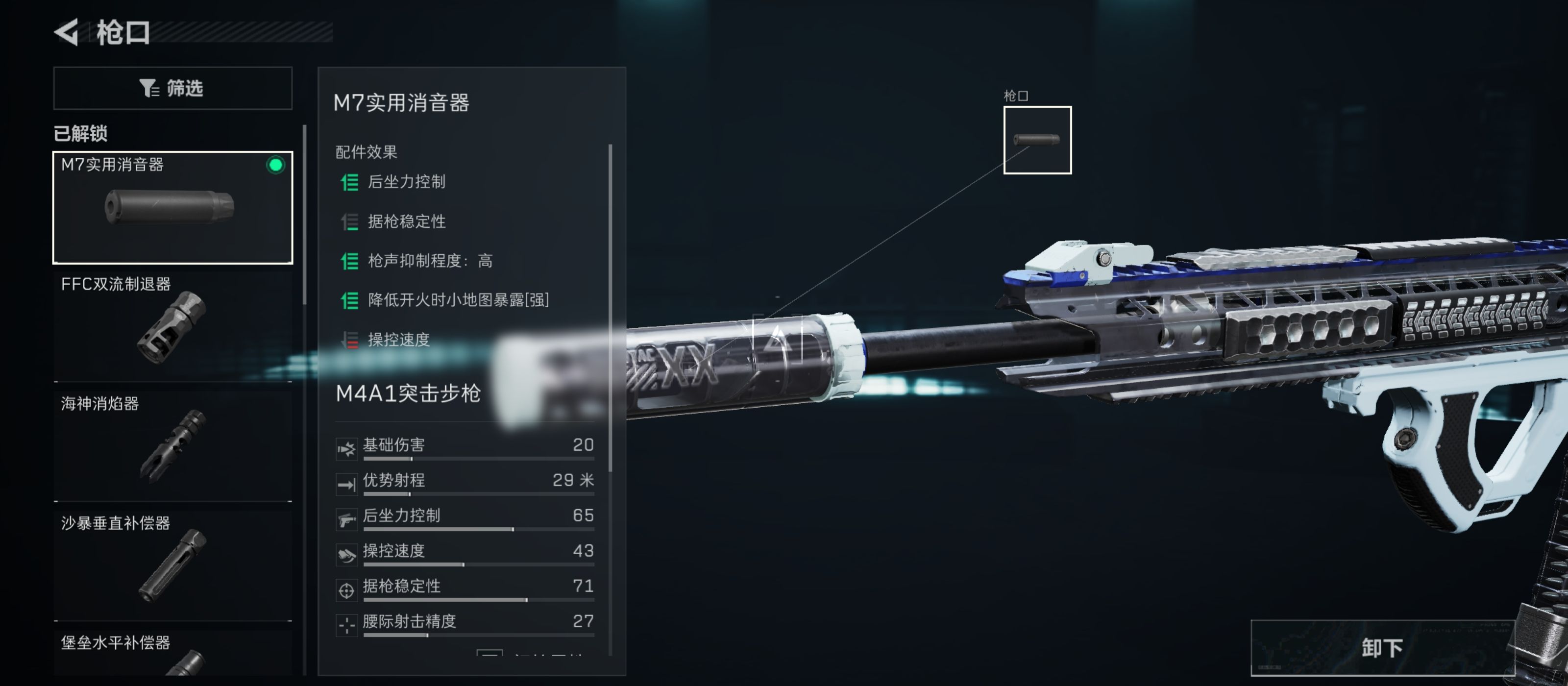Click the green effect icon for 枪声抑制程度

349,261
